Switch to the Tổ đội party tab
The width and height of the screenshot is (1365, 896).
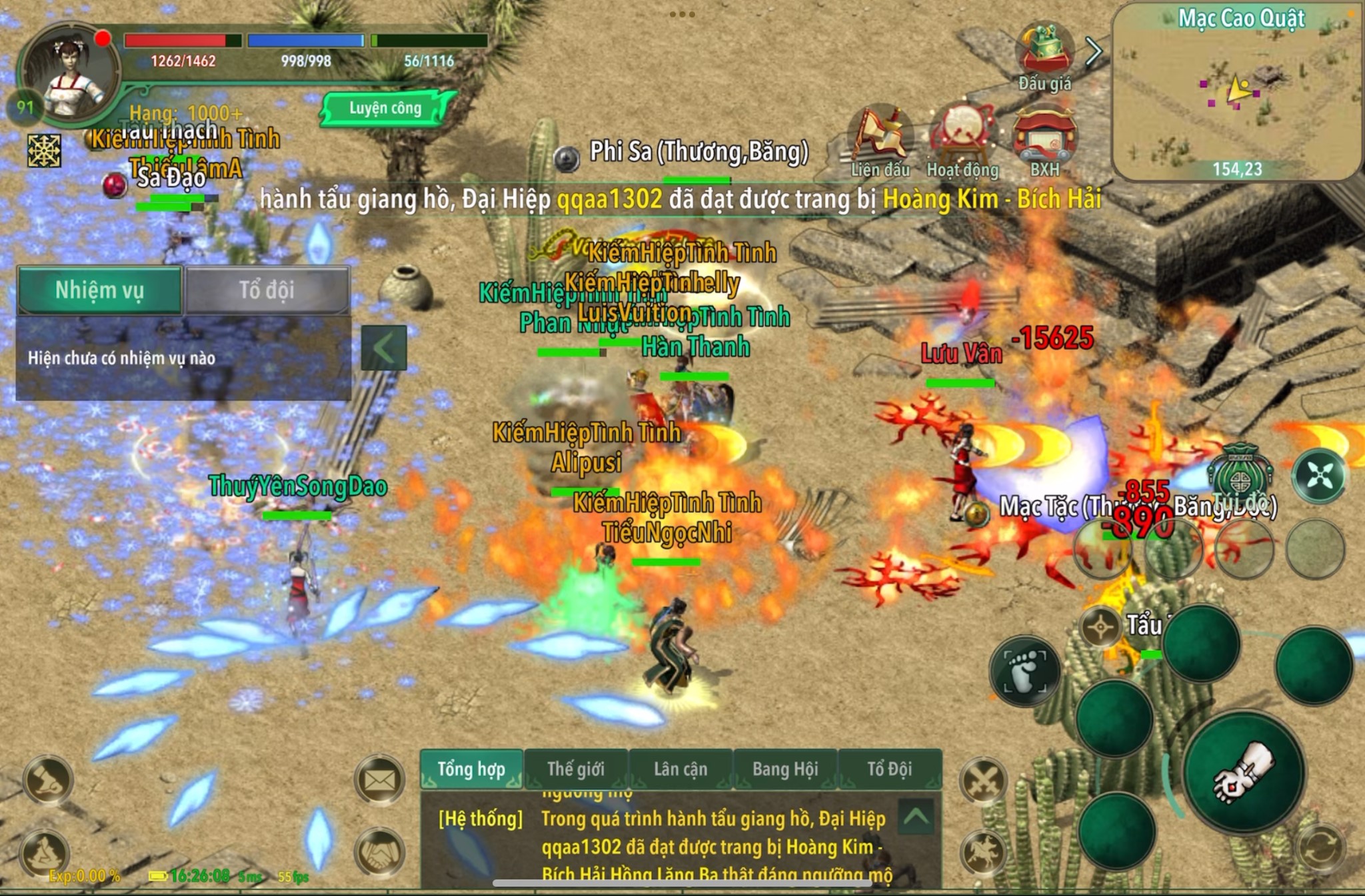(x=267, y=290)
